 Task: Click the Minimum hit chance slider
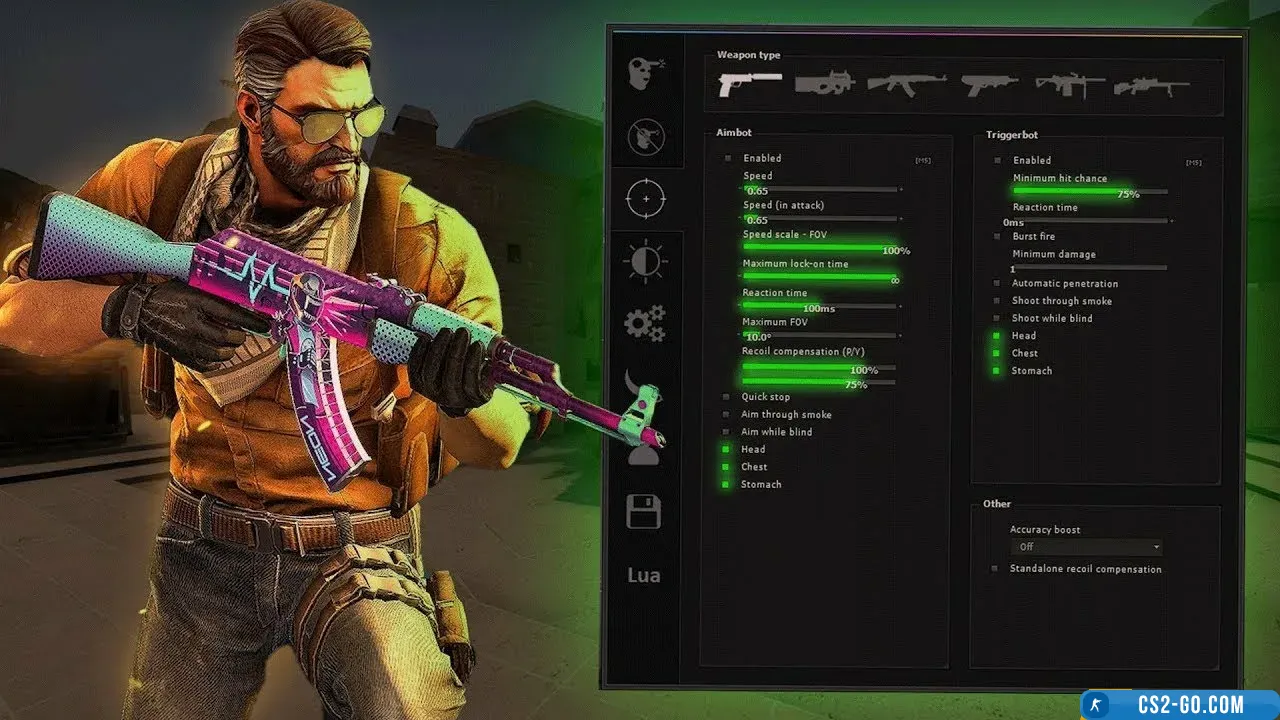coord(1090,190)
